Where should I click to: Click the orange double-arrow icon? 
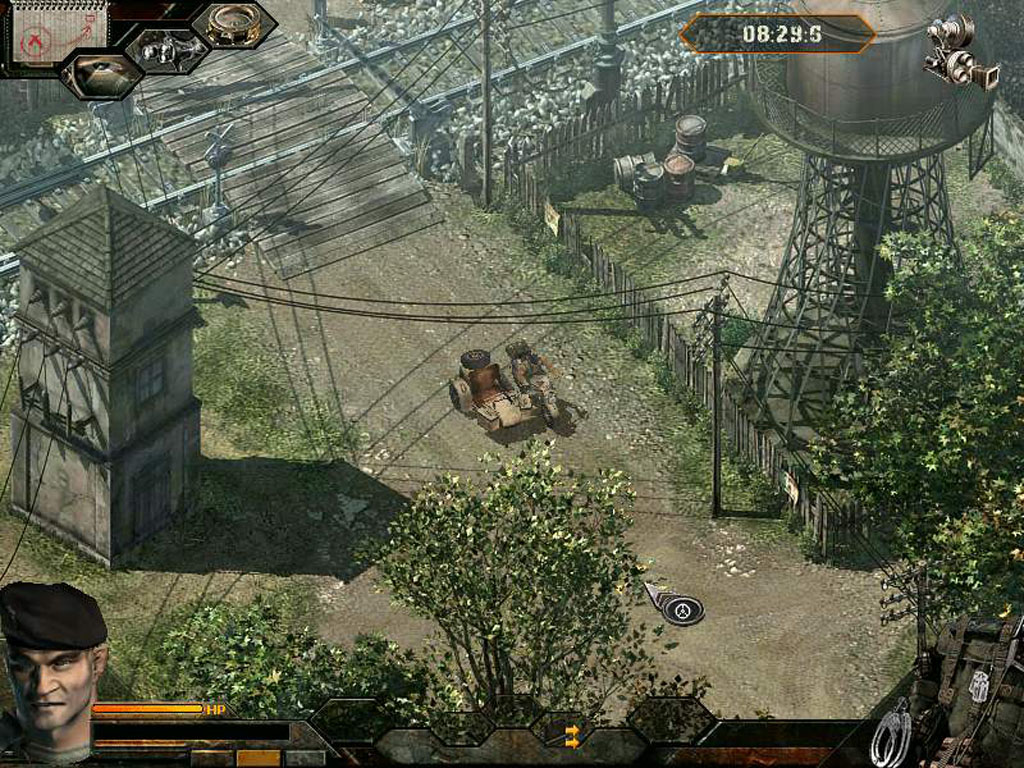[572, 737]
